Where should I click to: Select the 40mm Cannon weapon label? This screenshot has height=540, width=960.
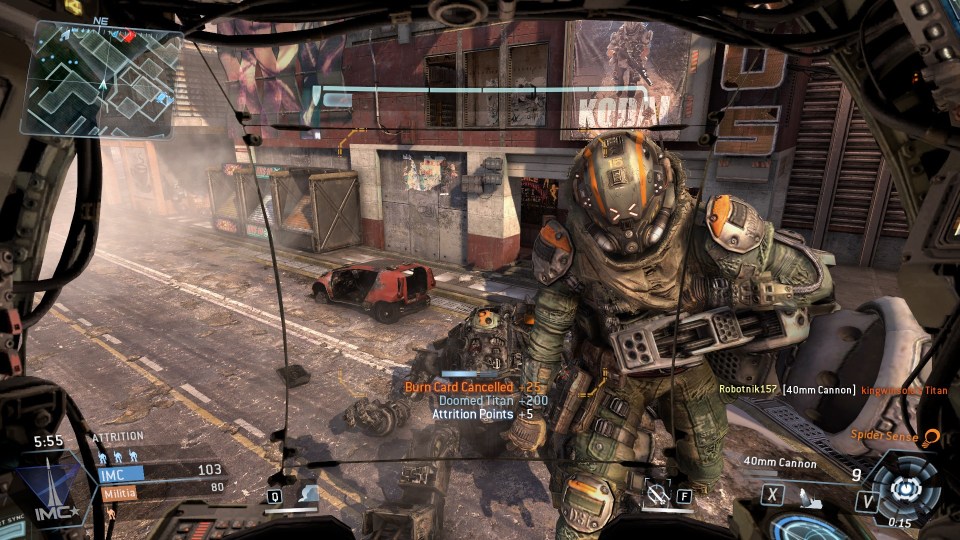(x=780, y=463)
